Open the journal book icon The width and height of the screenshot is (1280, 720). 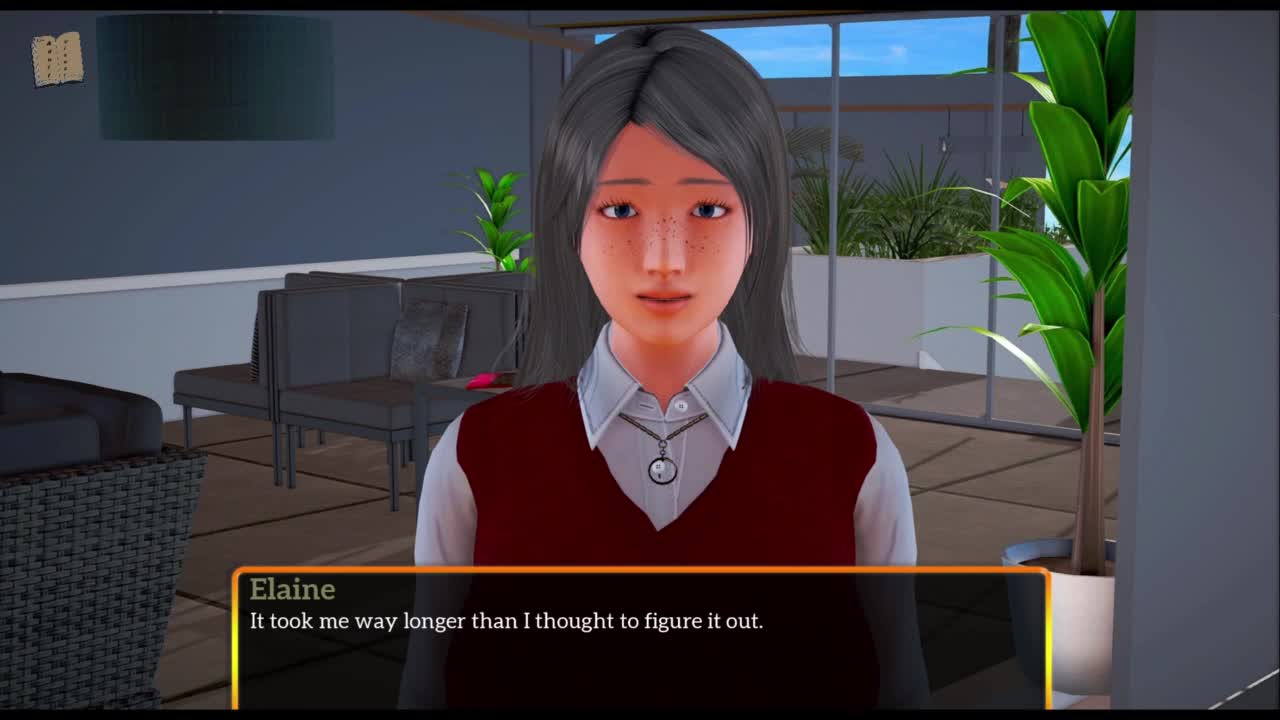(57, 60)
